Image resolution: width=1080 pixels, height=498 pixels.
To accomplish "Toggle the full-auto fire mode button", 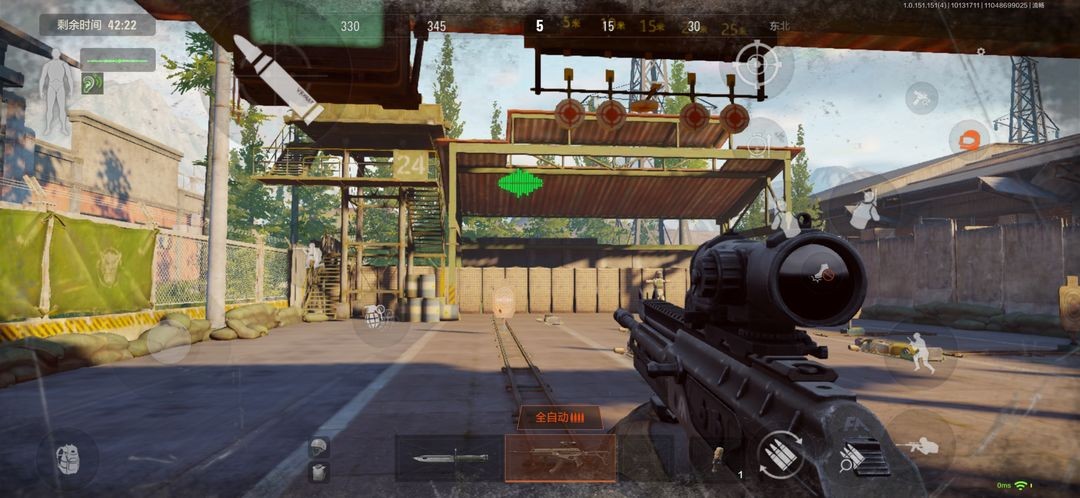I will 559,417.
